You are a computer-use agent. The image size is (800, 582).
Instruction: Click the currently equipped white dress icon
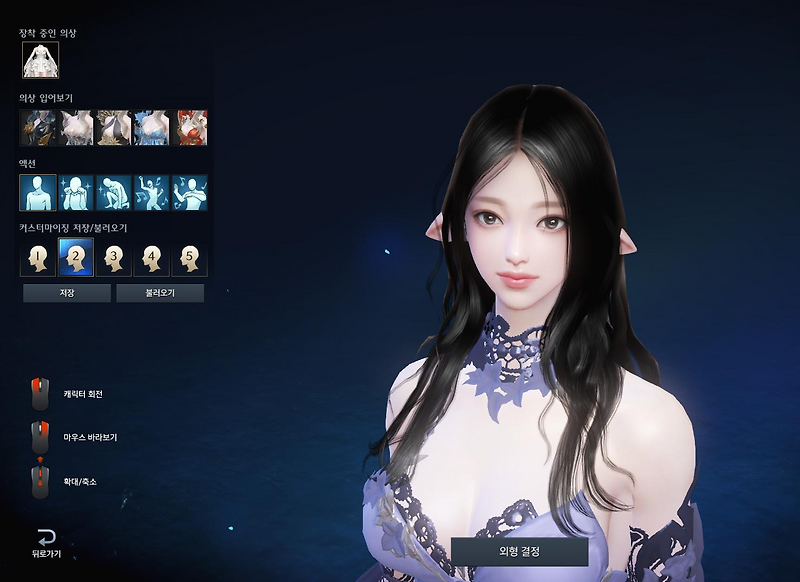pyautogui.click(x=41, y=61)
